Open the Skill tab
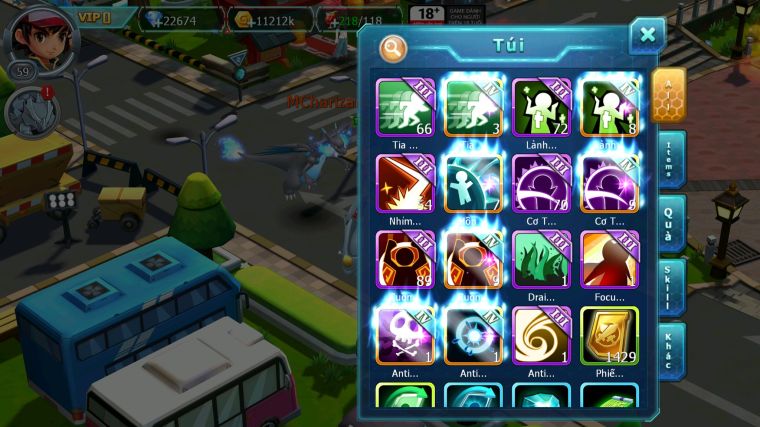This screenshot has height=427, width=760. click(x=669, y=285)
